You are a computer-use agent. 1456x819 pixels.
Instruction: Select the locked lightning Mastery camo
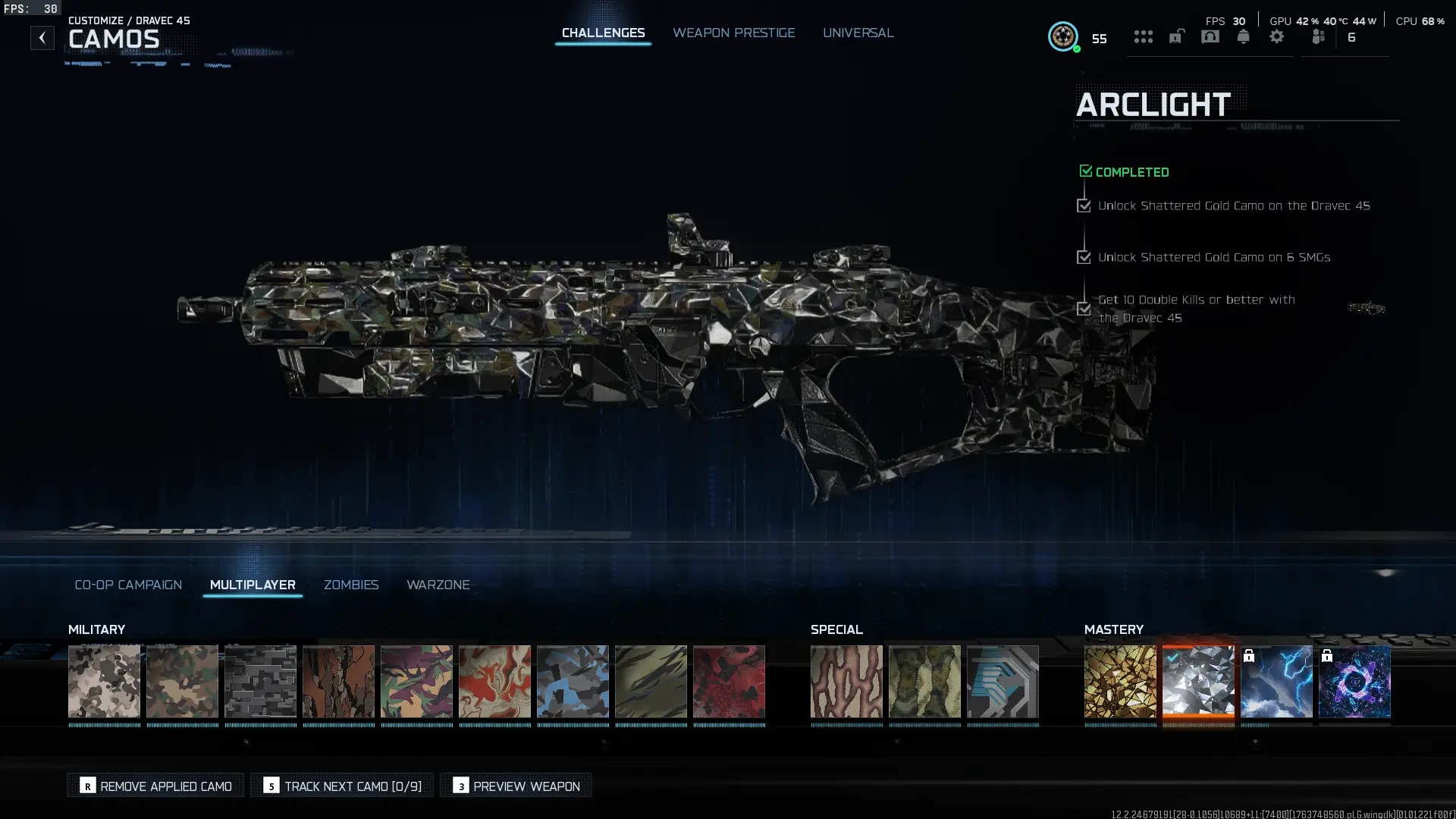pos(1276,681)
